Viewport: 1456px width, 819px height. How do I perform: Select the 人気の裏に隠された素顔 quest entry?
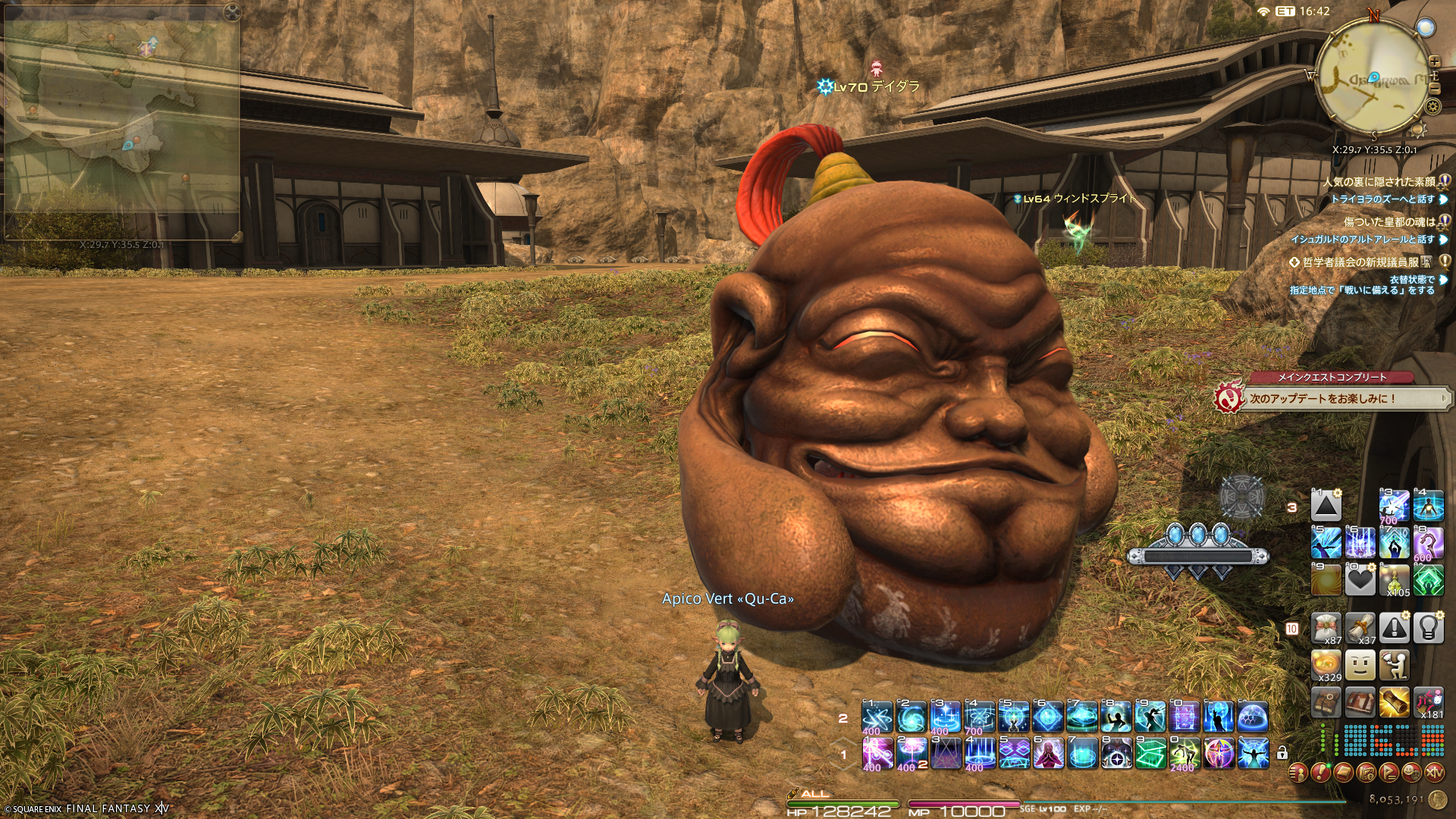(x=1379, y=182)
